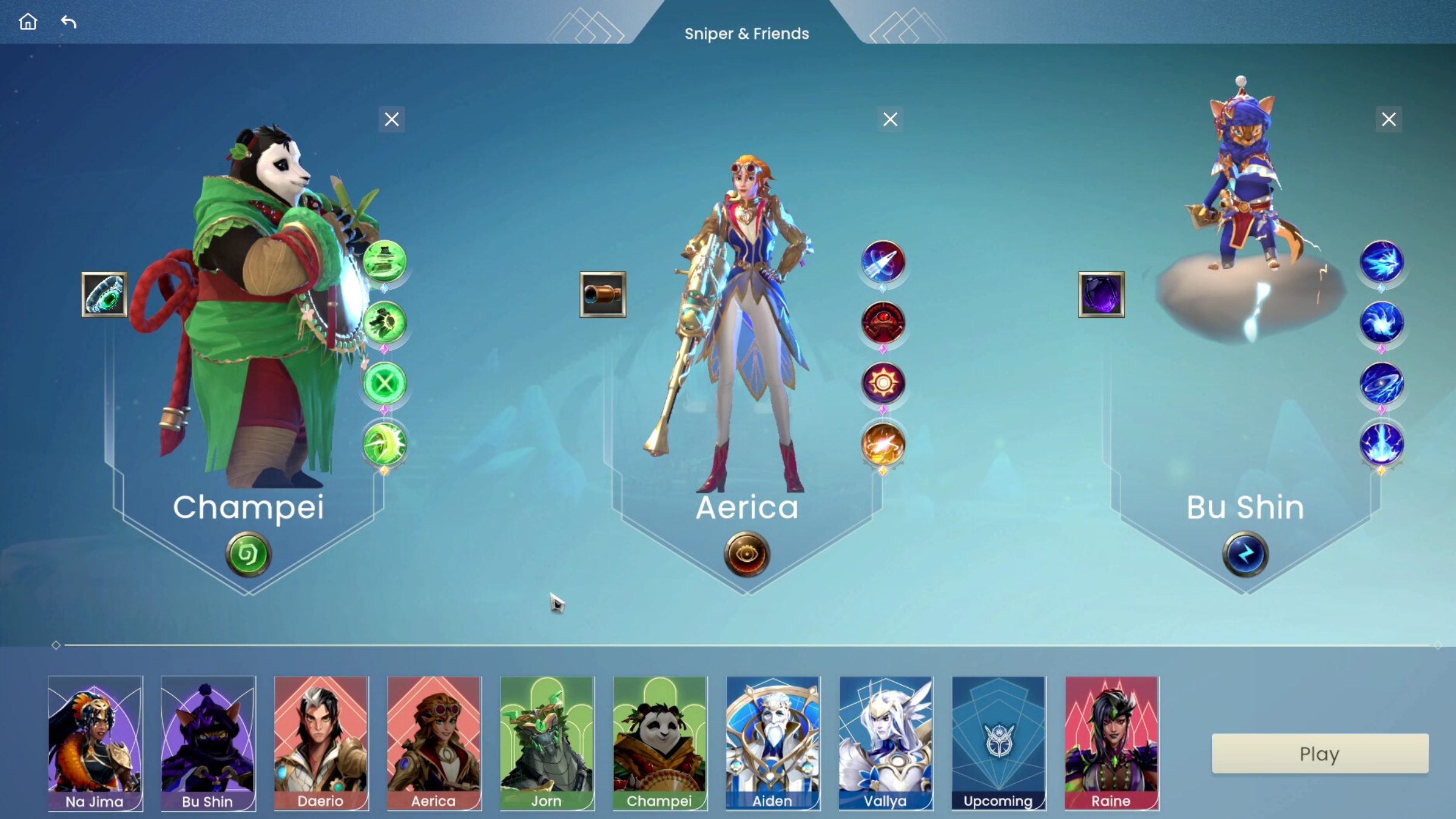Click the Play button
Image resolution: width=1456 pixels, height=819 pixels.
(x=1319, y=753)
